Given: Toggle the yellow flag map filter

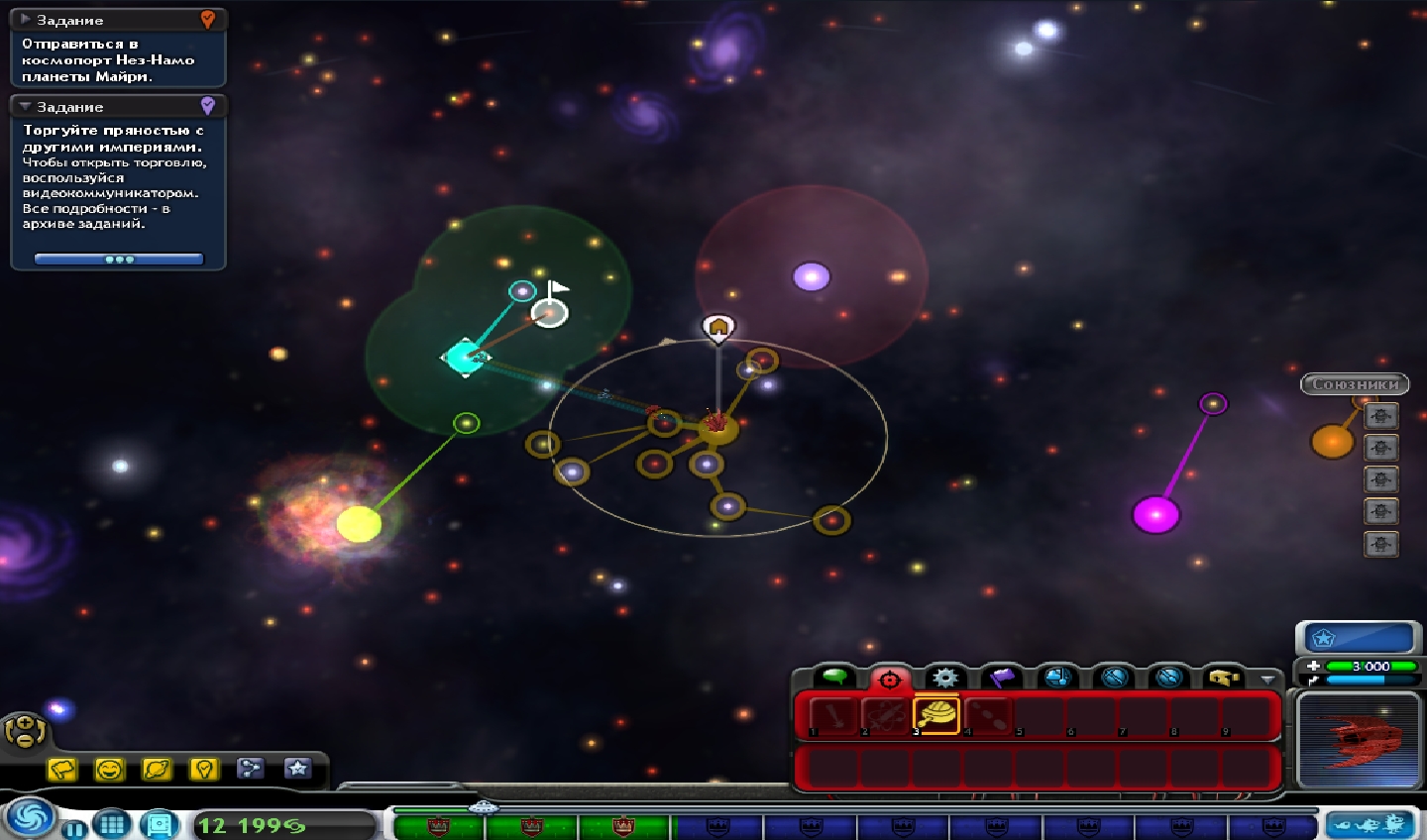Looking at the screenshot, I should 62,769.
